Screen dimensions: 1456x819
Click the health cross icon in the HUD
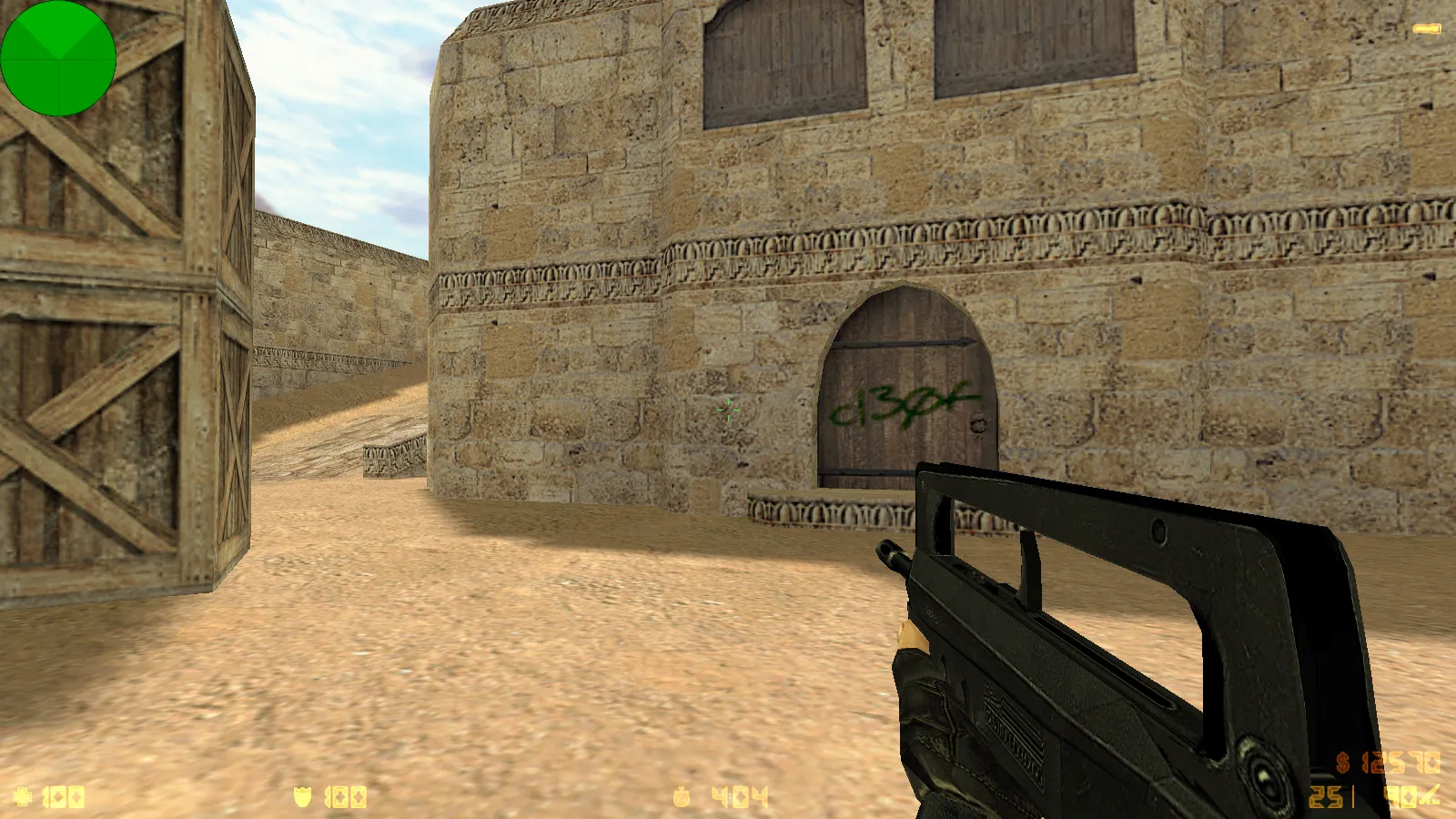[x=21, y=798]
